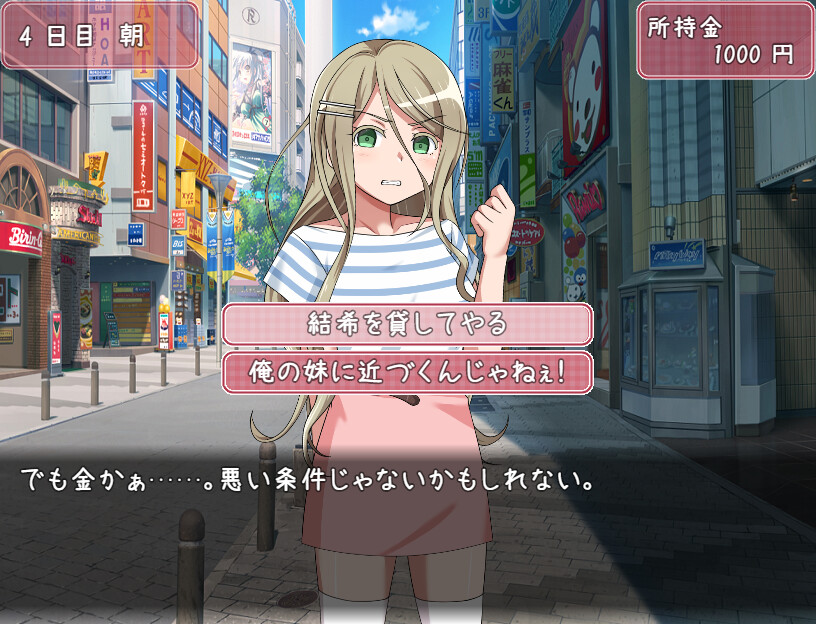Select the 俺の妹に近づくんじゃねぇ! choice
The height and width of the screenshot is (624, 816).
407,371
